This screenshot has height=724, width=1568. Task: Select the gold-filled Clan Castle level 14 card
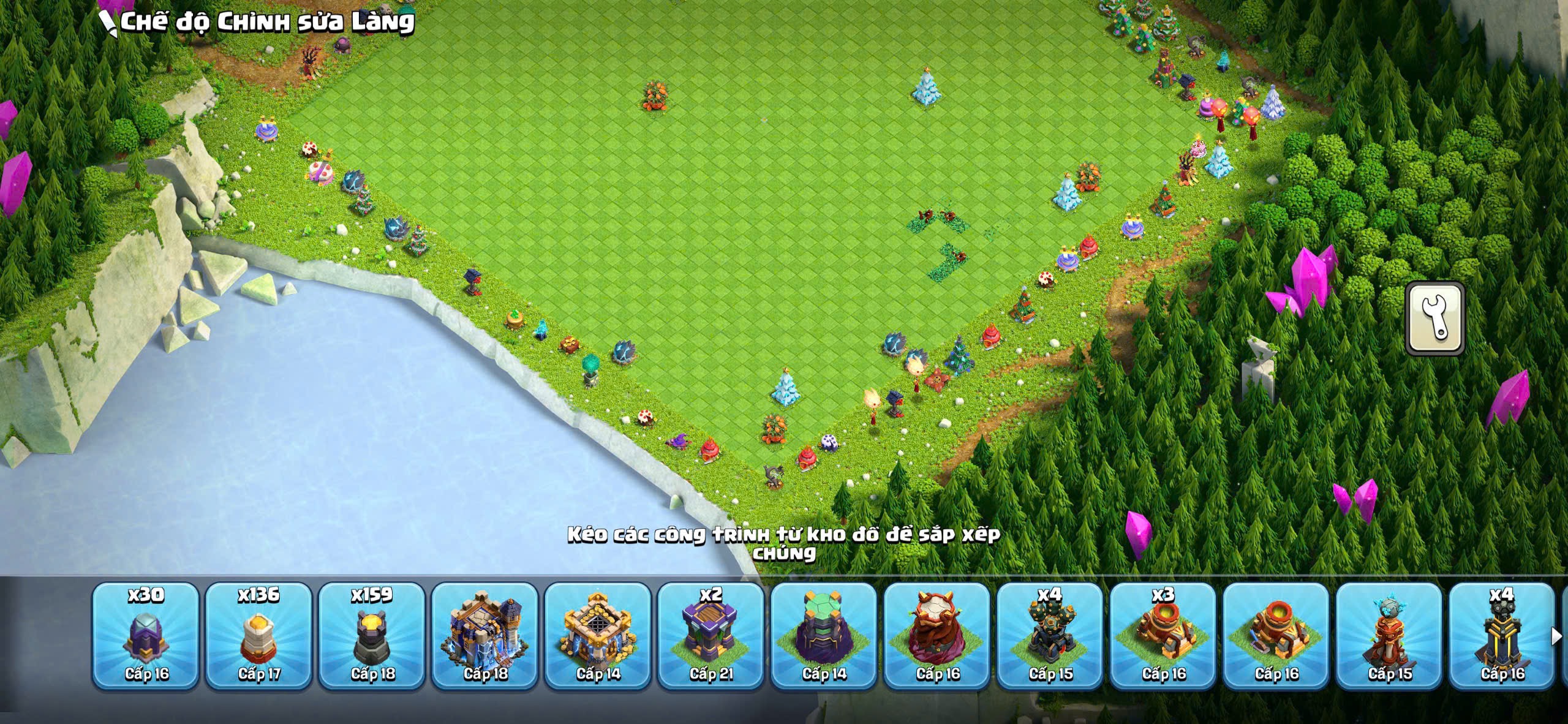[x=598, y=636]
